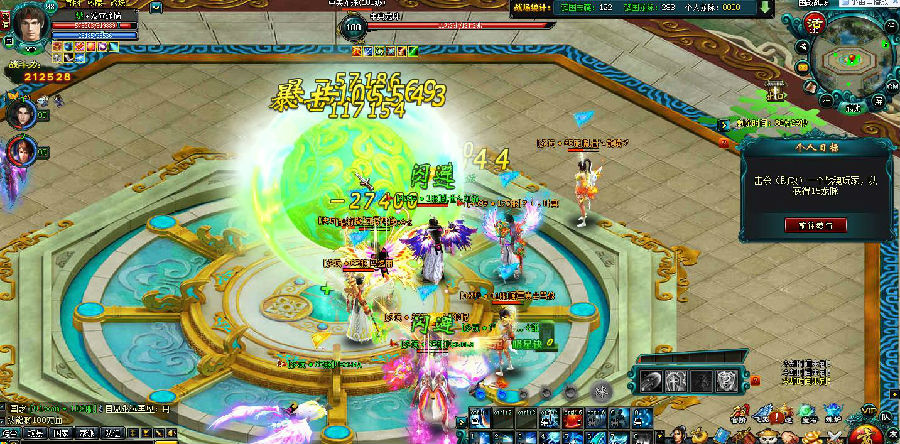This screenshot has height=444, width=900.
Task: Activate the fourth skill in the teal bar
Action: [x=727, y=380]
